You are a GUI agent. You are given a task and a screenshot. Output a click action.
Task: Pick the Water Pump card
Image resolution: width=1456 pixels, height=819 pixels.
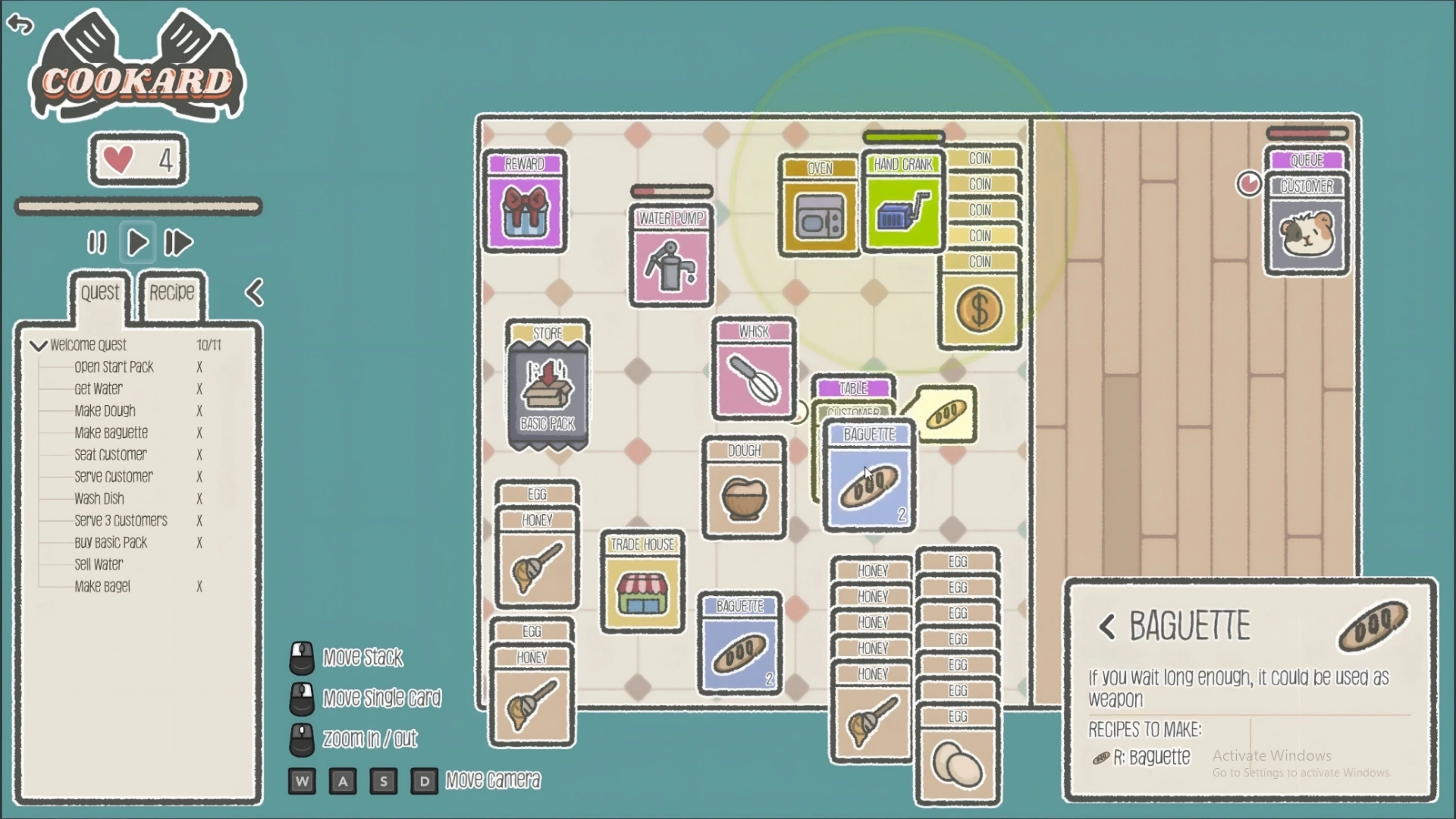[671, 259]
